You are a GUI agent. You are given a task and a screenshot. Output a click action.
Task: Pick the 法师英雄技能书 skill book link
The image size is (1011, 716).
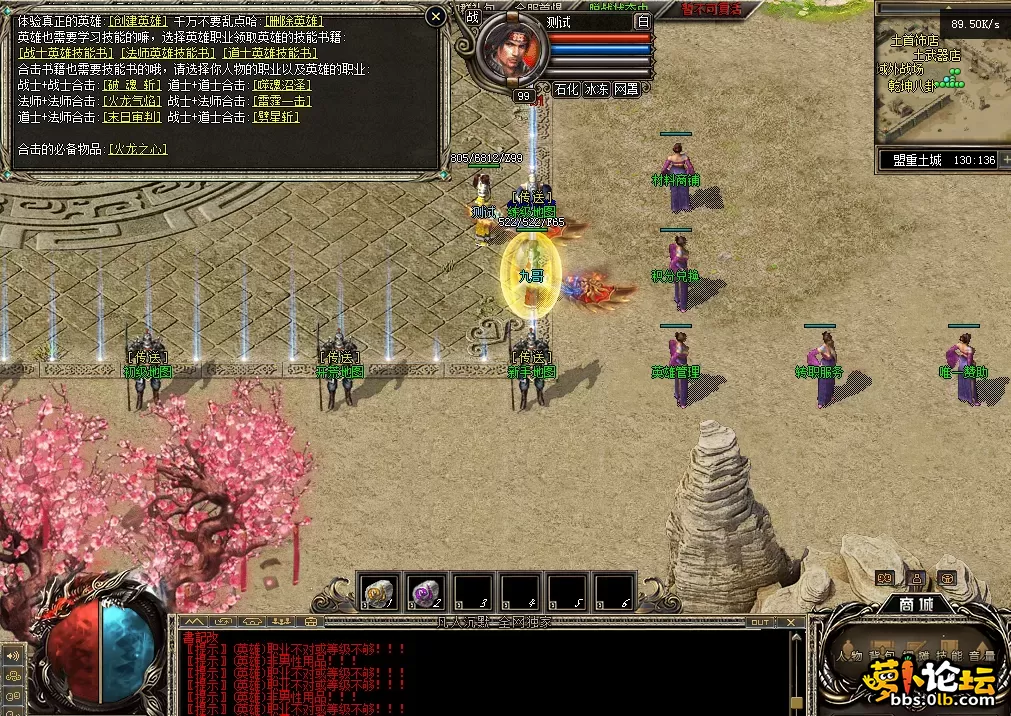click(168, 53)
